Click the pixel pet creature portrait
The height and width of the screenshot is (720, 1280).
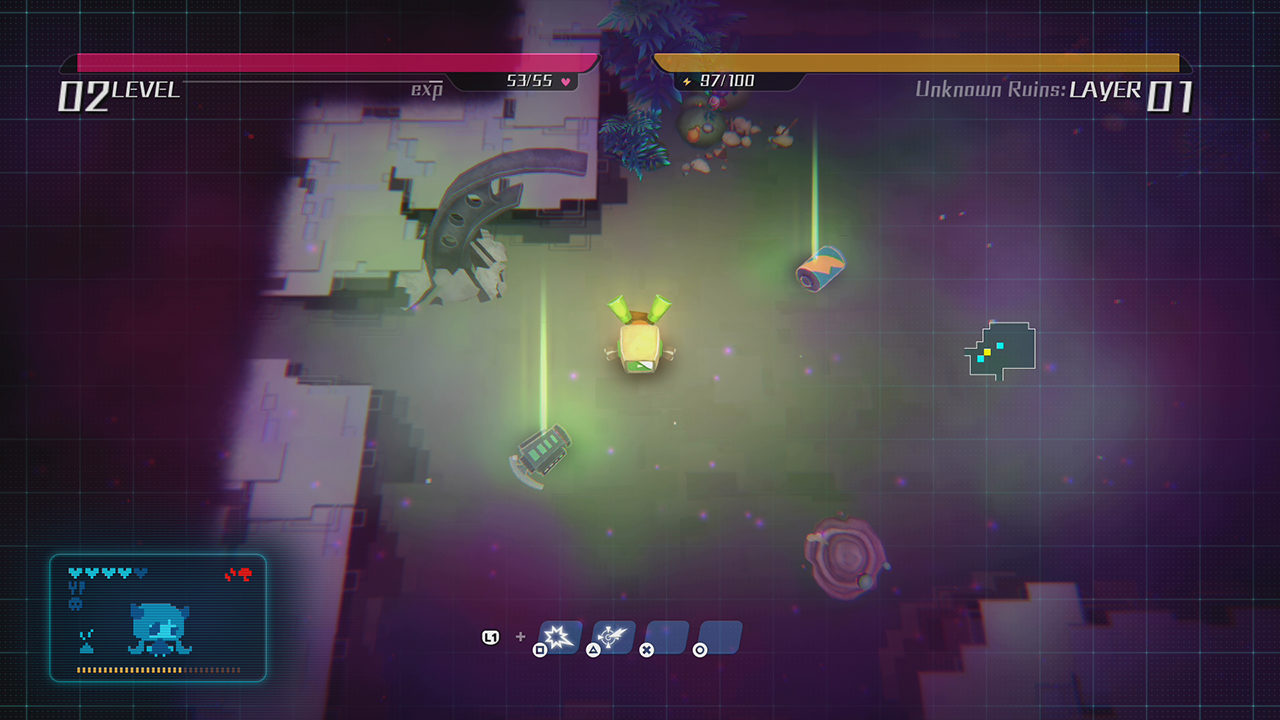159,630
